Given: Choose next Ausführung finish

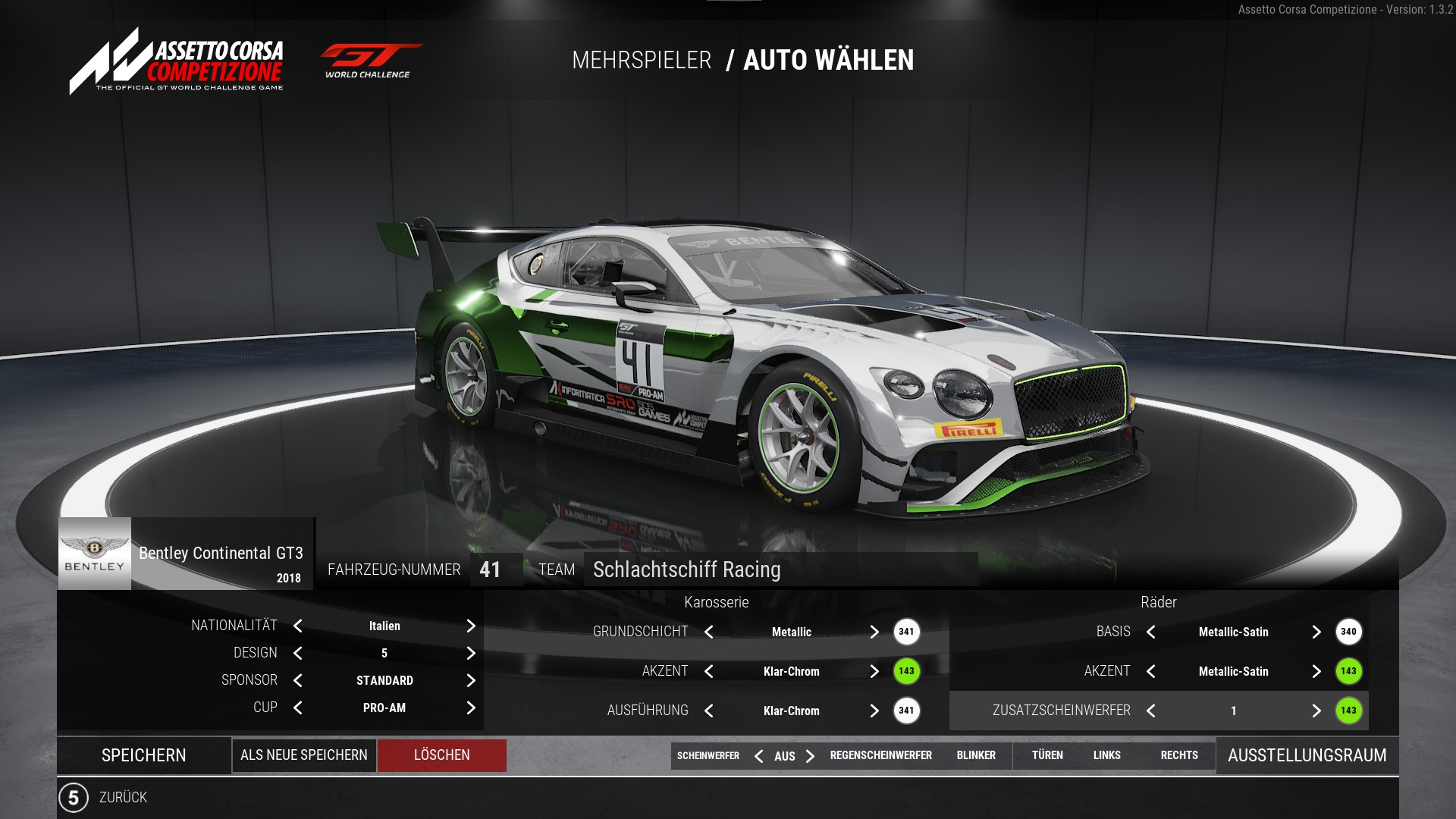Looking at the screenshot, I should point(874,711).
